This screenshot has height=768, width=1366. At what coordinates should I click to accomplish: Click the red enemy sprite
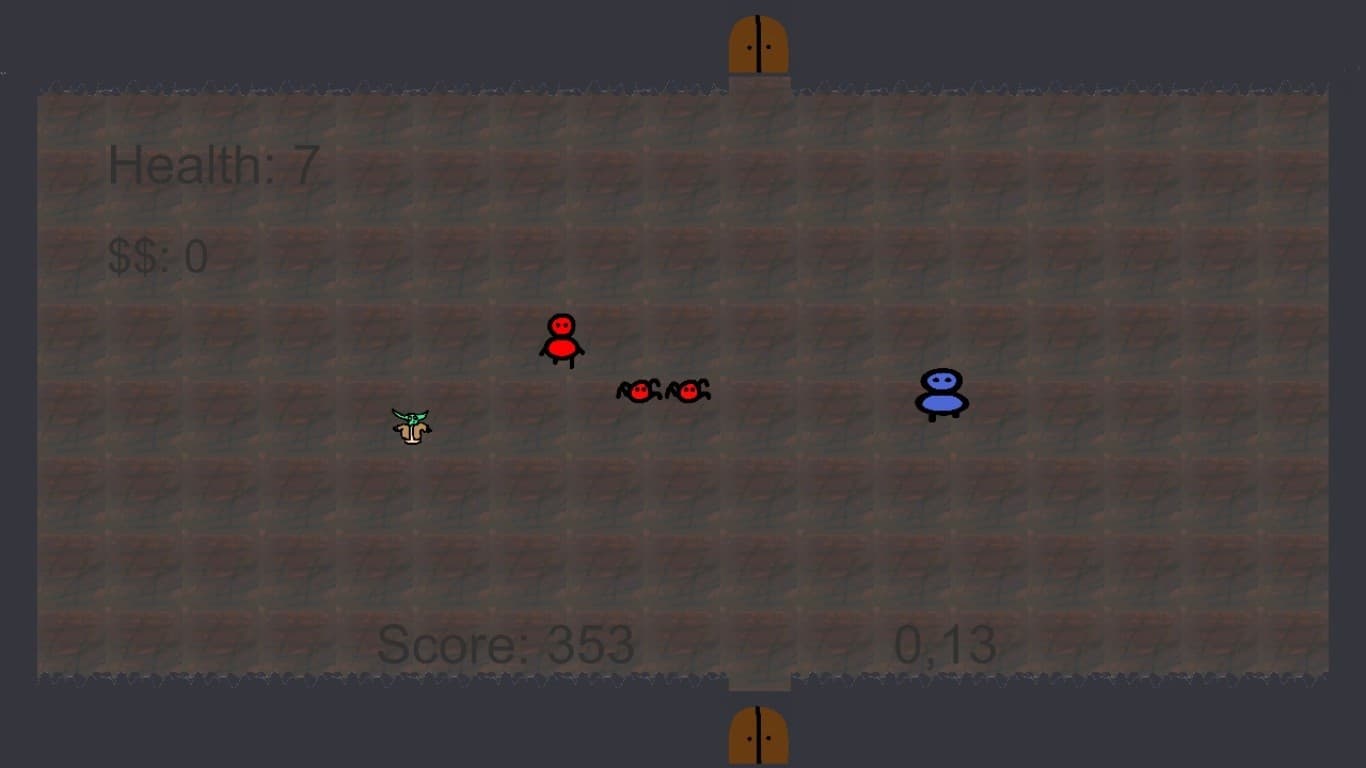pos(561,340)
